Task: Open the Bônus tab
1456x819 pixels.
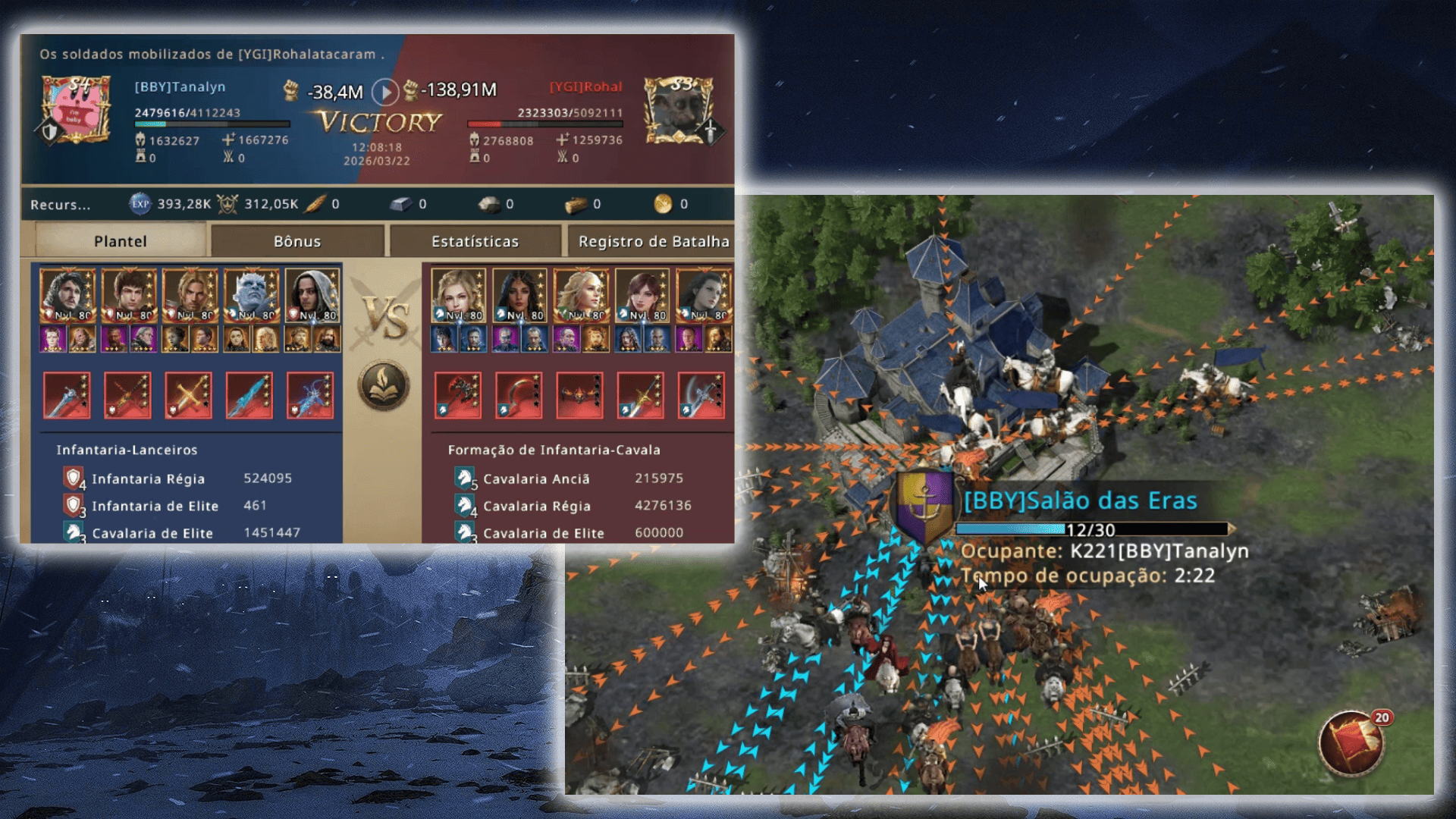Action: click(297, 241)
